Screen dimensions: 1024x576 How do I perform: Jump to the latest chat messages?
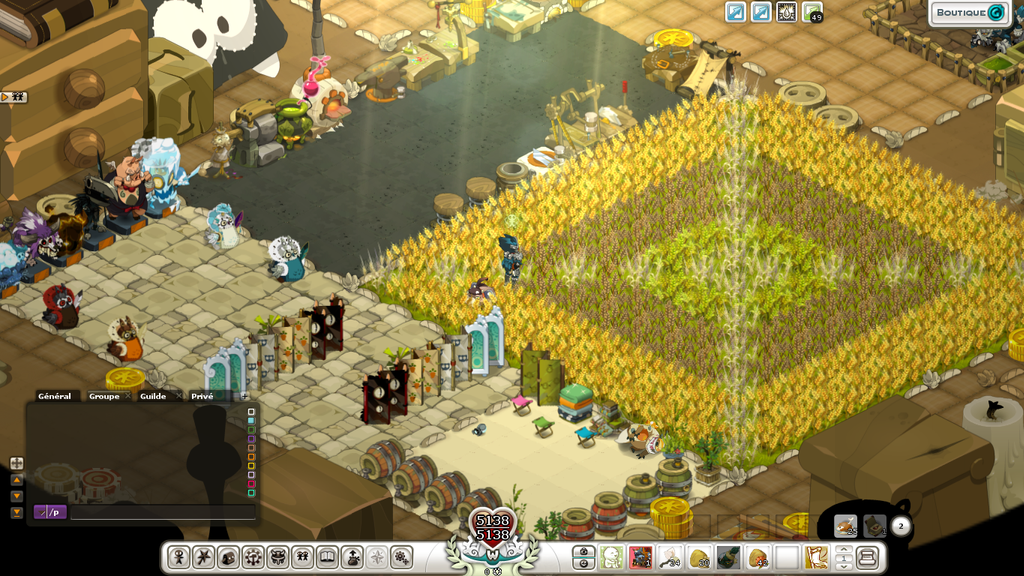[x=16, y=513]
